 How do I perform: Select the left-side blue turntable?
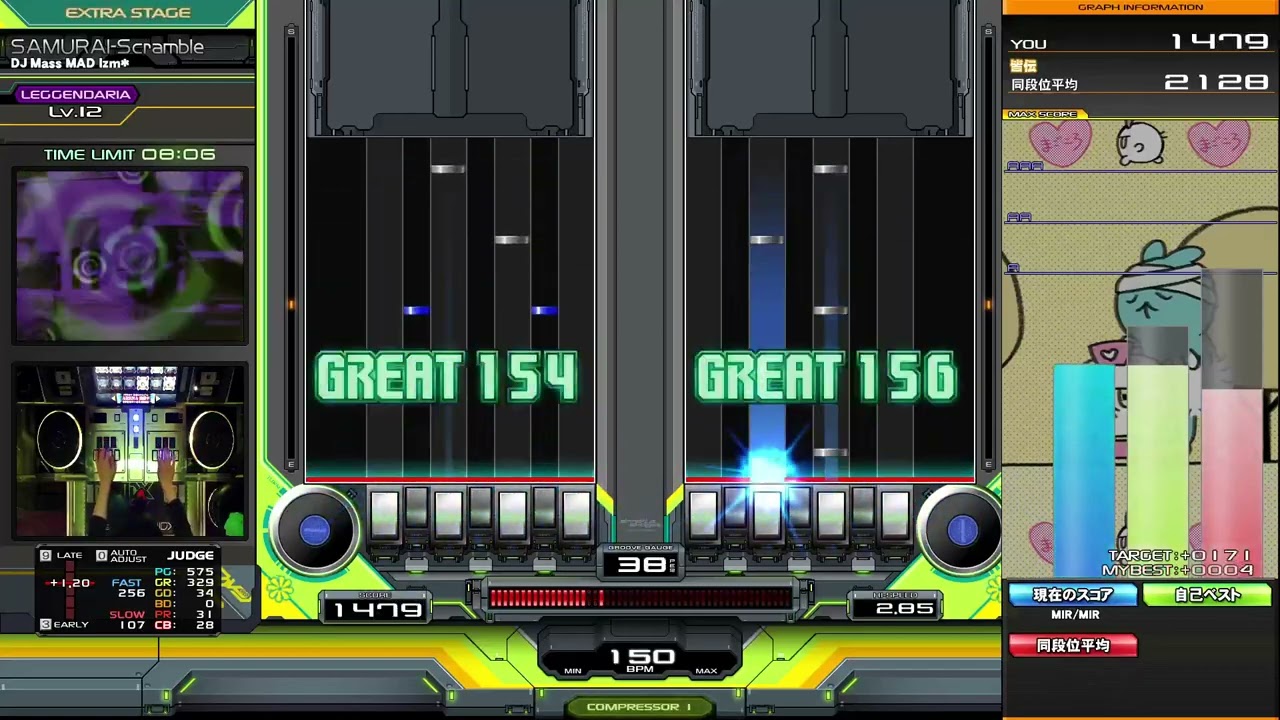[315, 532]
